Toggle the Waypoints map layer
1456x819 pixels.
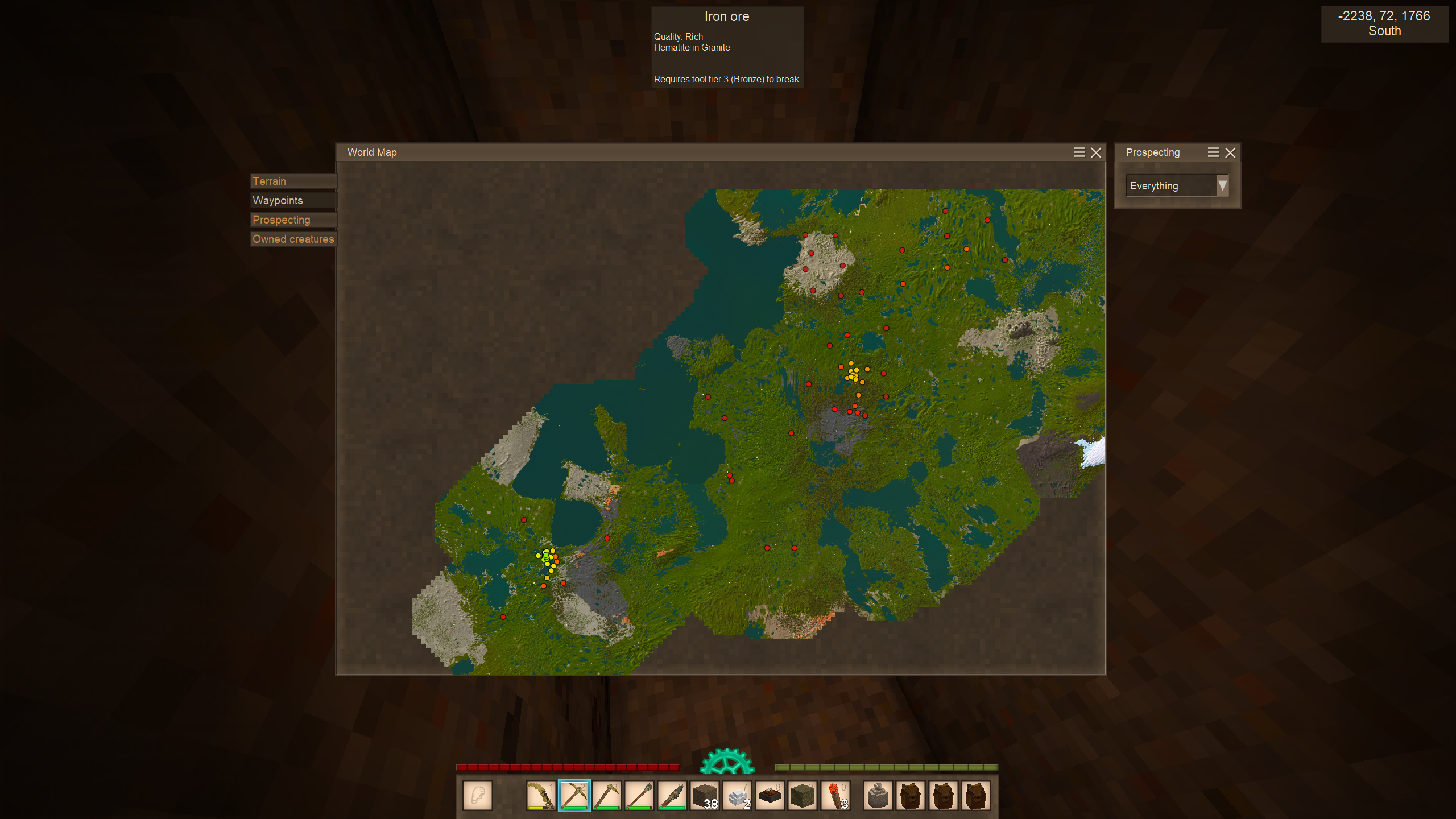pyautogui.click(x=293, y=201)
